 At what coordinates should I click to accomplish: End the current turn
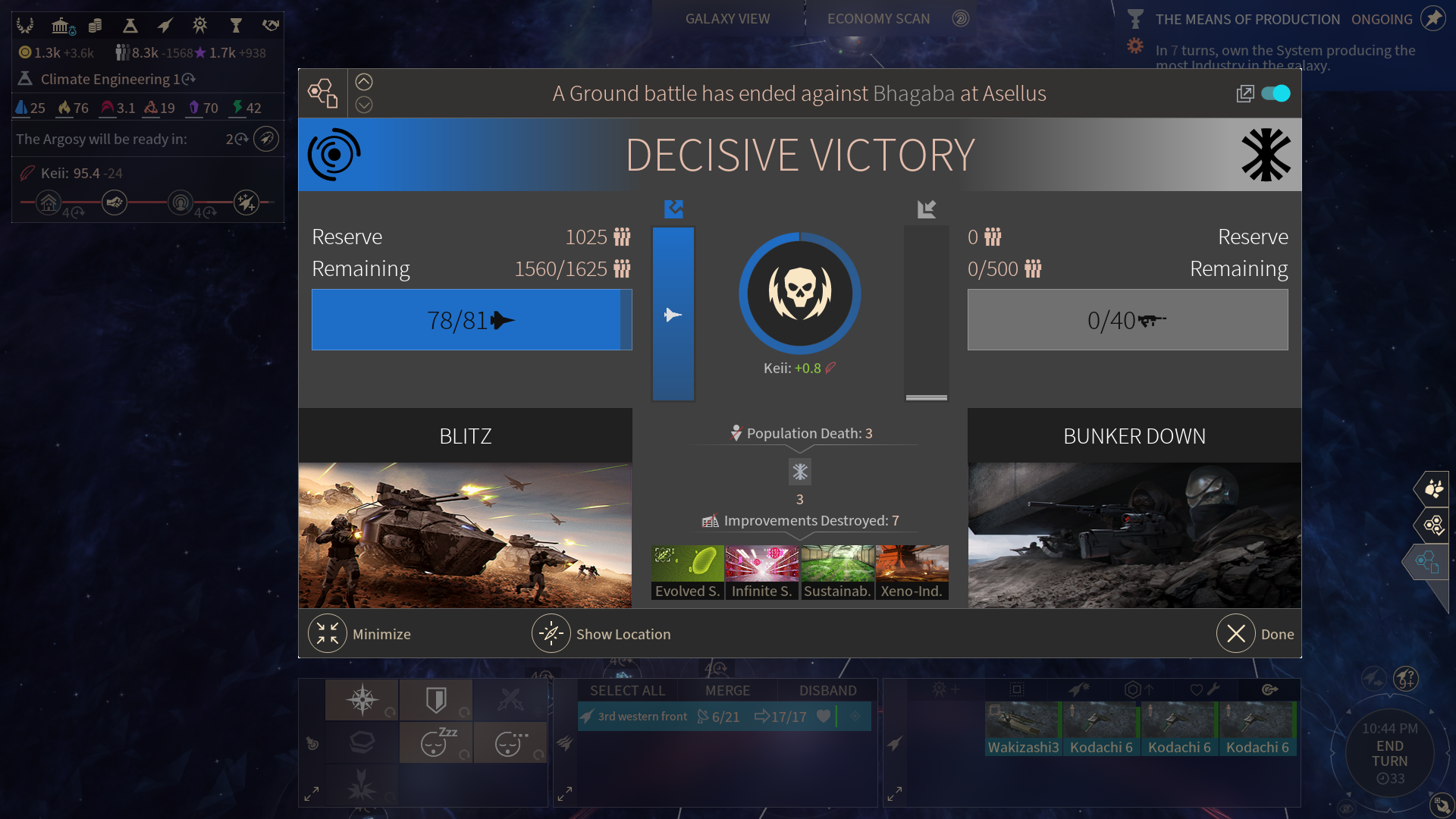point(1389,754)
